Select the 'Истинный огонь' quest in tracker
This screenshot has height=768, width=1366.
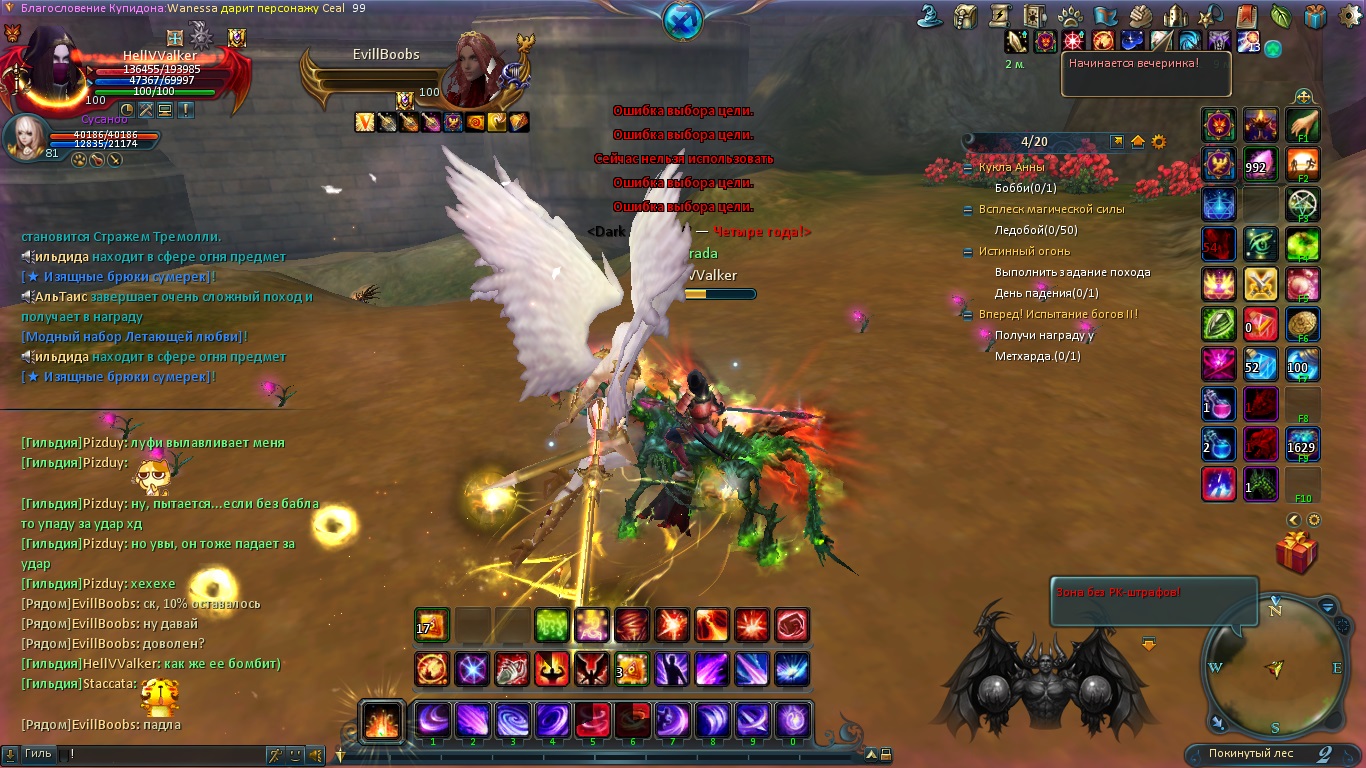1024,252
